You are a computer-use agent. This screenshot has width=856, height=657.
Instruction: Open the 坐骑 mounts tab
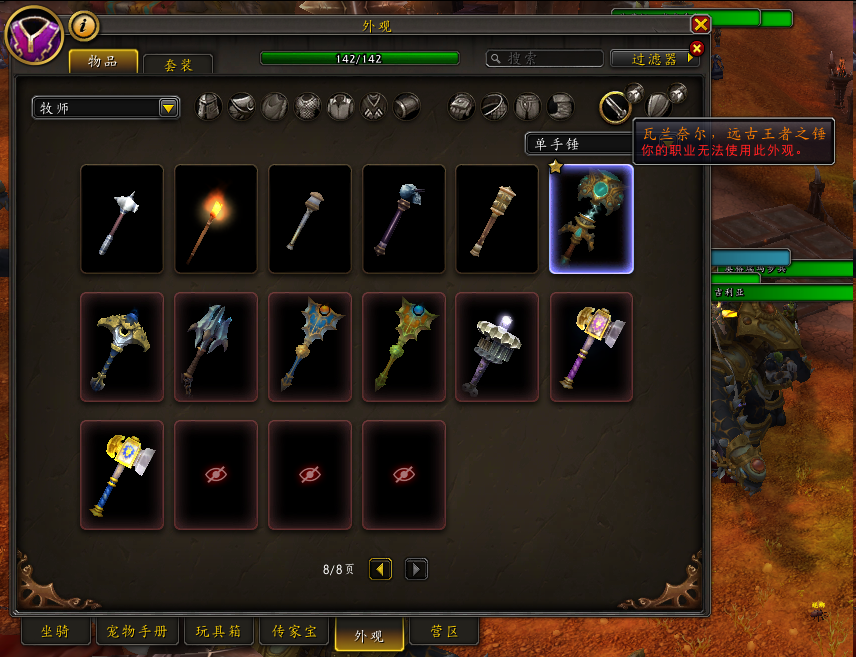point(55,632)
